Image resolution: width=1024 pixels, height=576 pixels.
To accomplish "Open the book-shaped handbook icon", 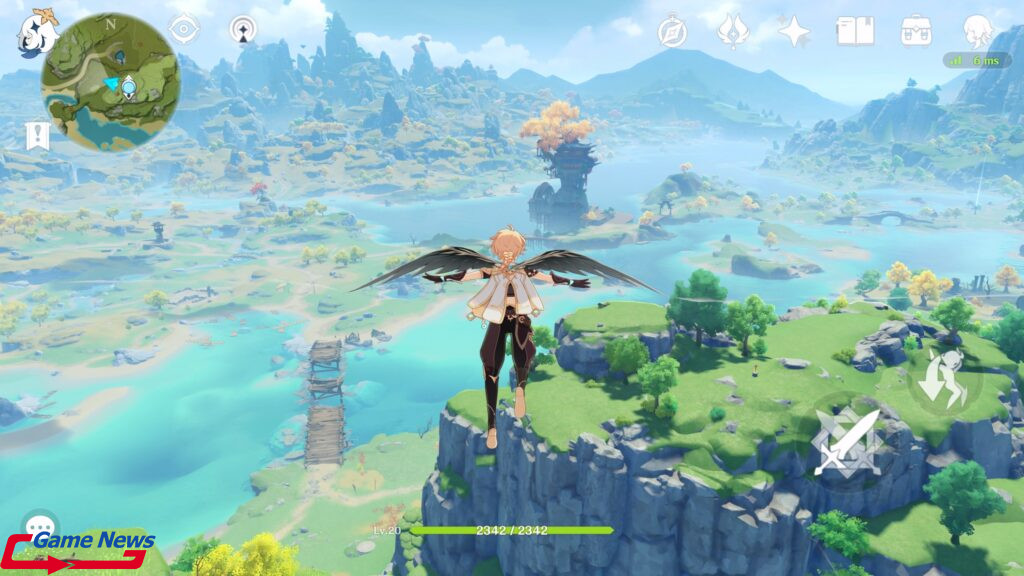I will pyautogui.click(x=855, y=31).
